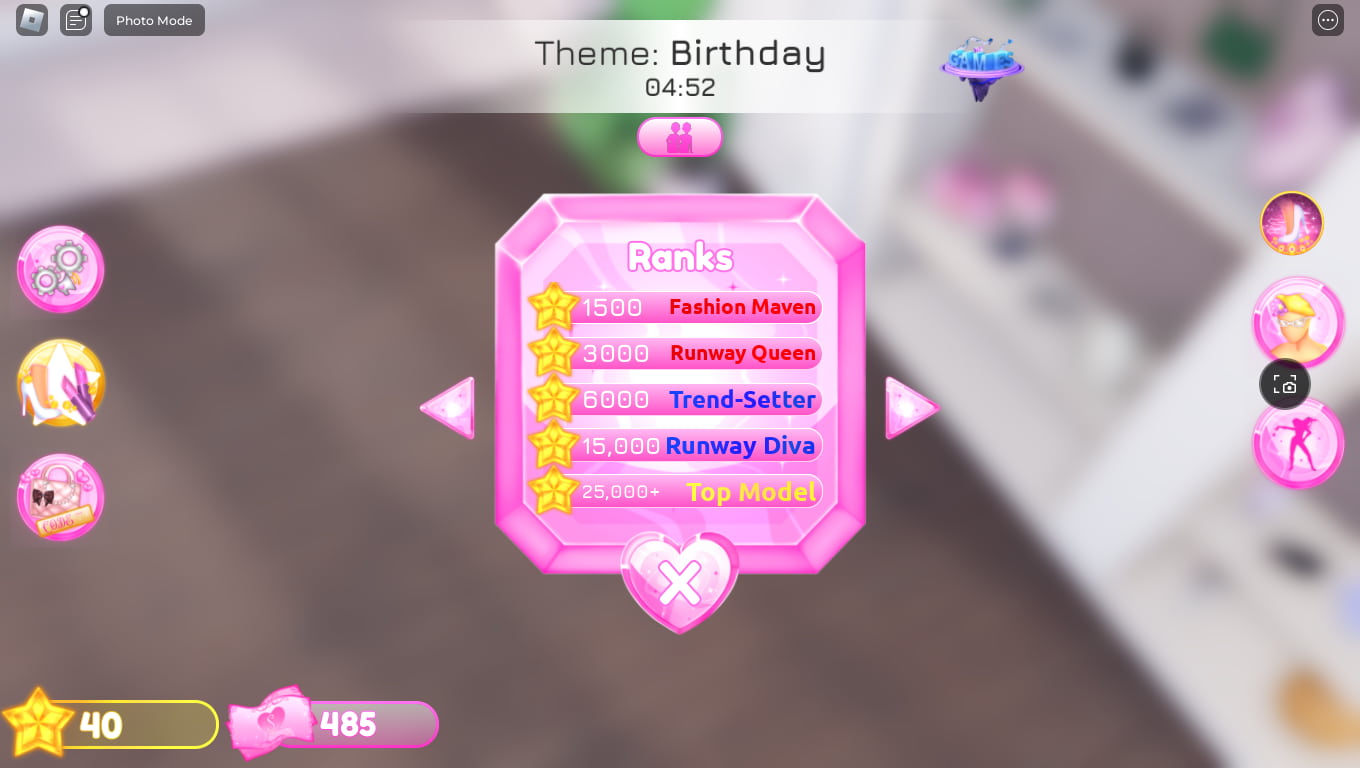The height and width of the screenshot is (768, 1360).
Task: Open the ellipsis options menu top-right
Action: tap(1327, 20)
